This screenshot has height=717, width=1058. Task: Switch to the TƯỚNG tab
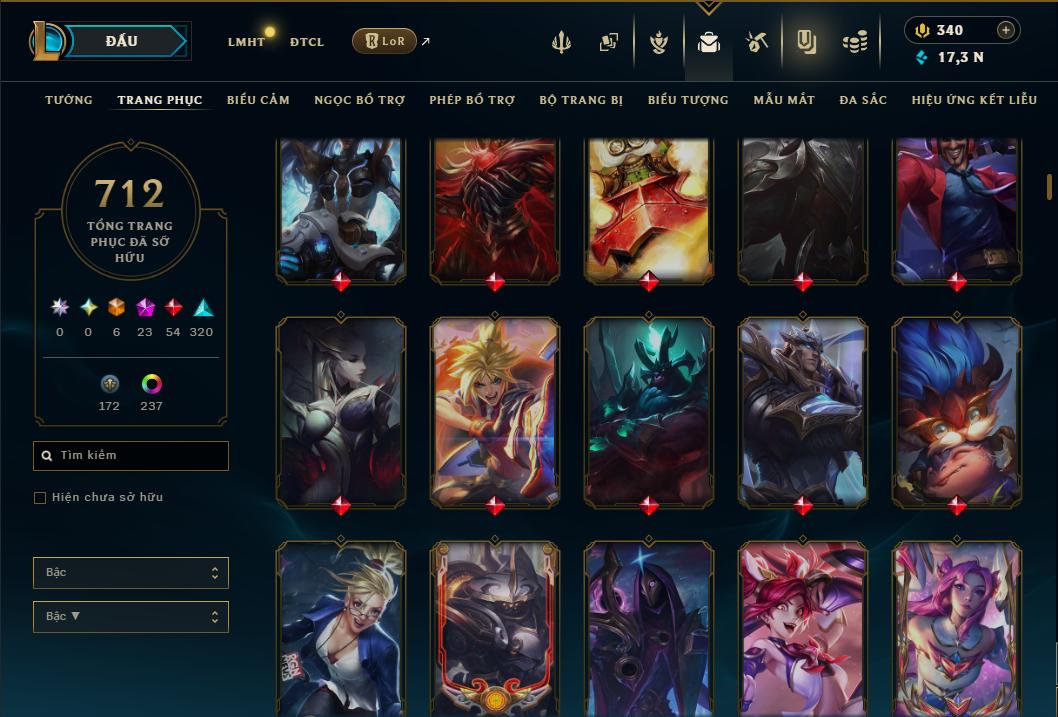pyautogui.click(x=69, y=100)
